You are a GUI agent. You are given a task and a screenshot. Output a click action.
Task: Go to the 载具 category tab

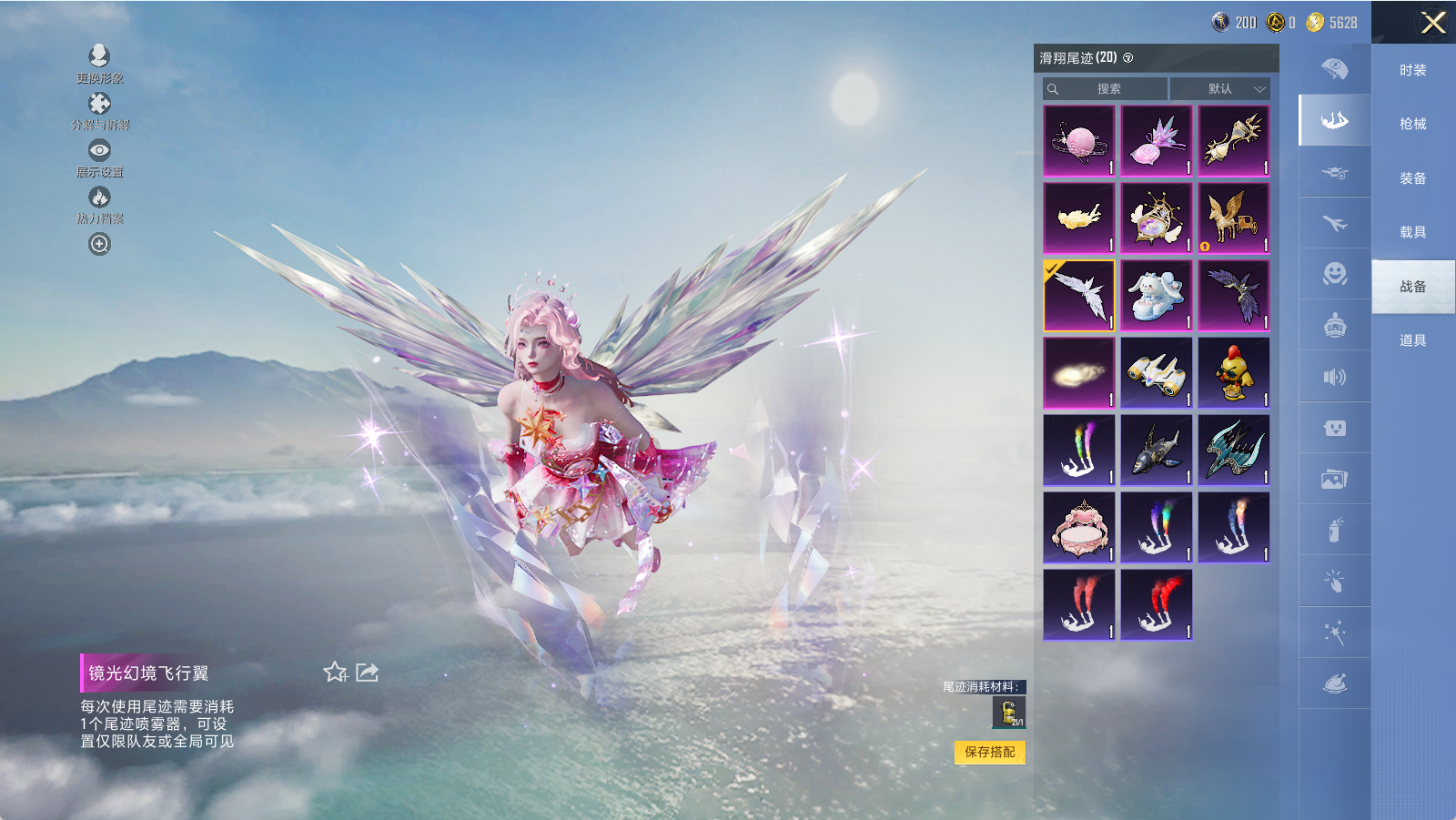click(1412, 232)
